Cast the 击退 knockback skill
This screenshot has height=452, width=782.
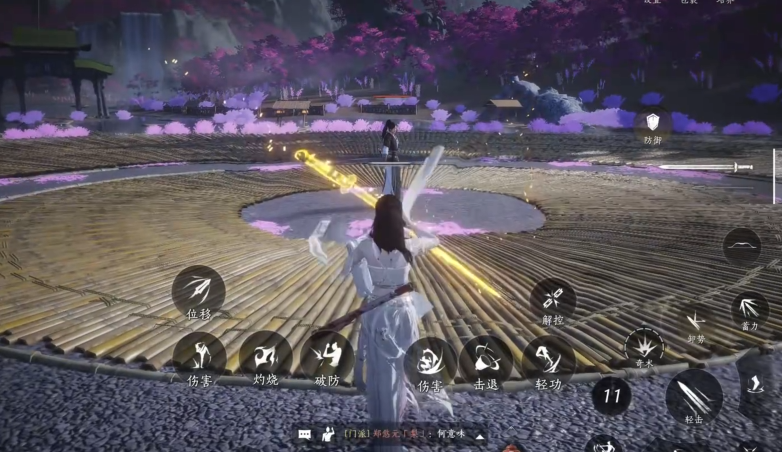click(485, 361)
